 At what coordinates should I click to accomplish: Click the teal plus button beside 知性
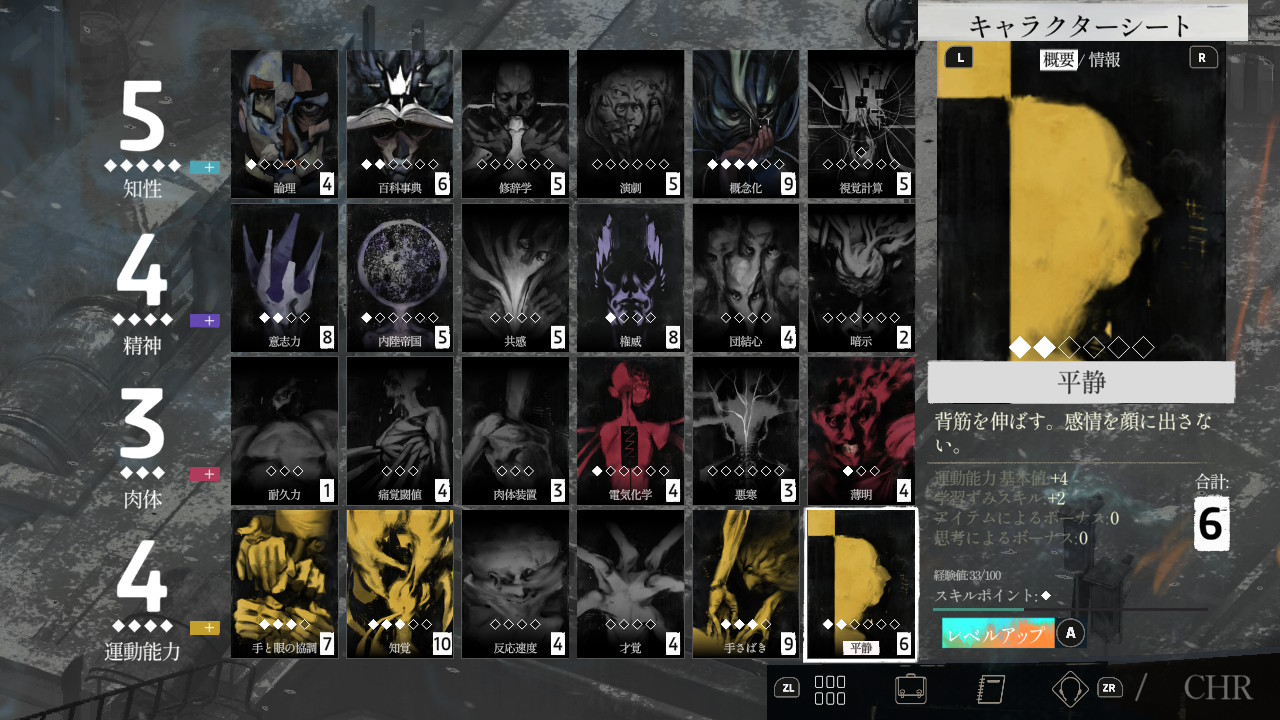tap(205, 167)
